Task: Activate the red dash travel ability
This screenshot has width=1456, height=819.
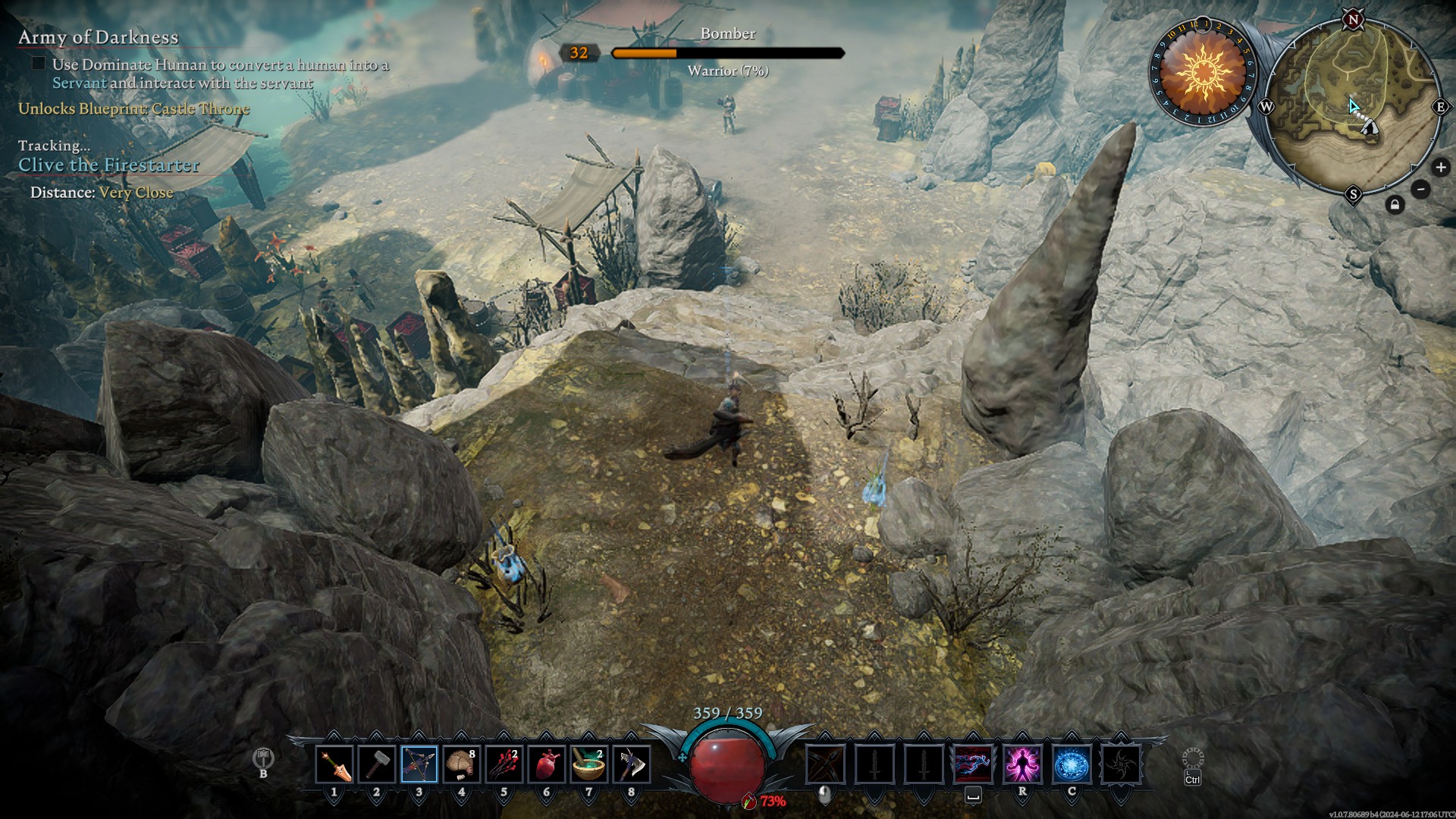Action: pos(973,764)
